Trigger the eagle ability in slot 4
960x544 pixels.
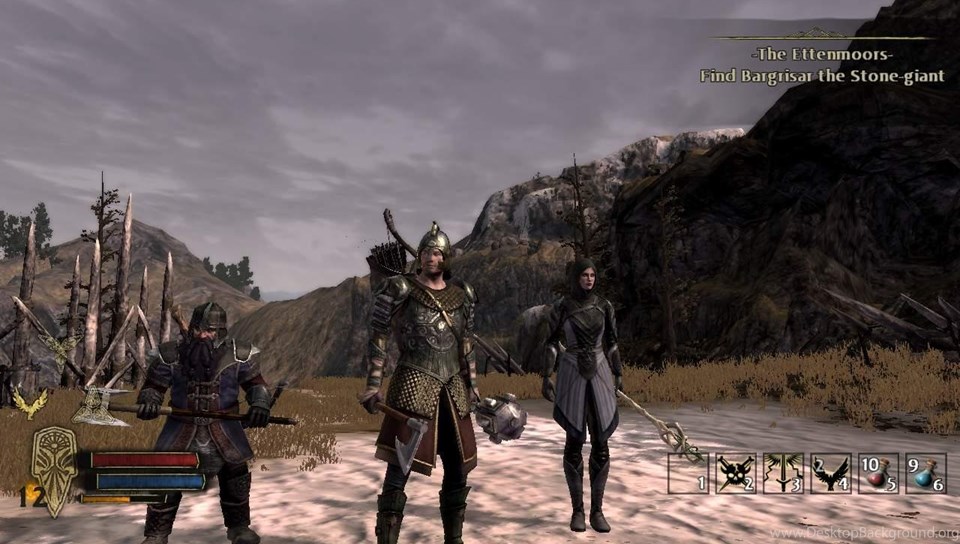tap(830, 473)
